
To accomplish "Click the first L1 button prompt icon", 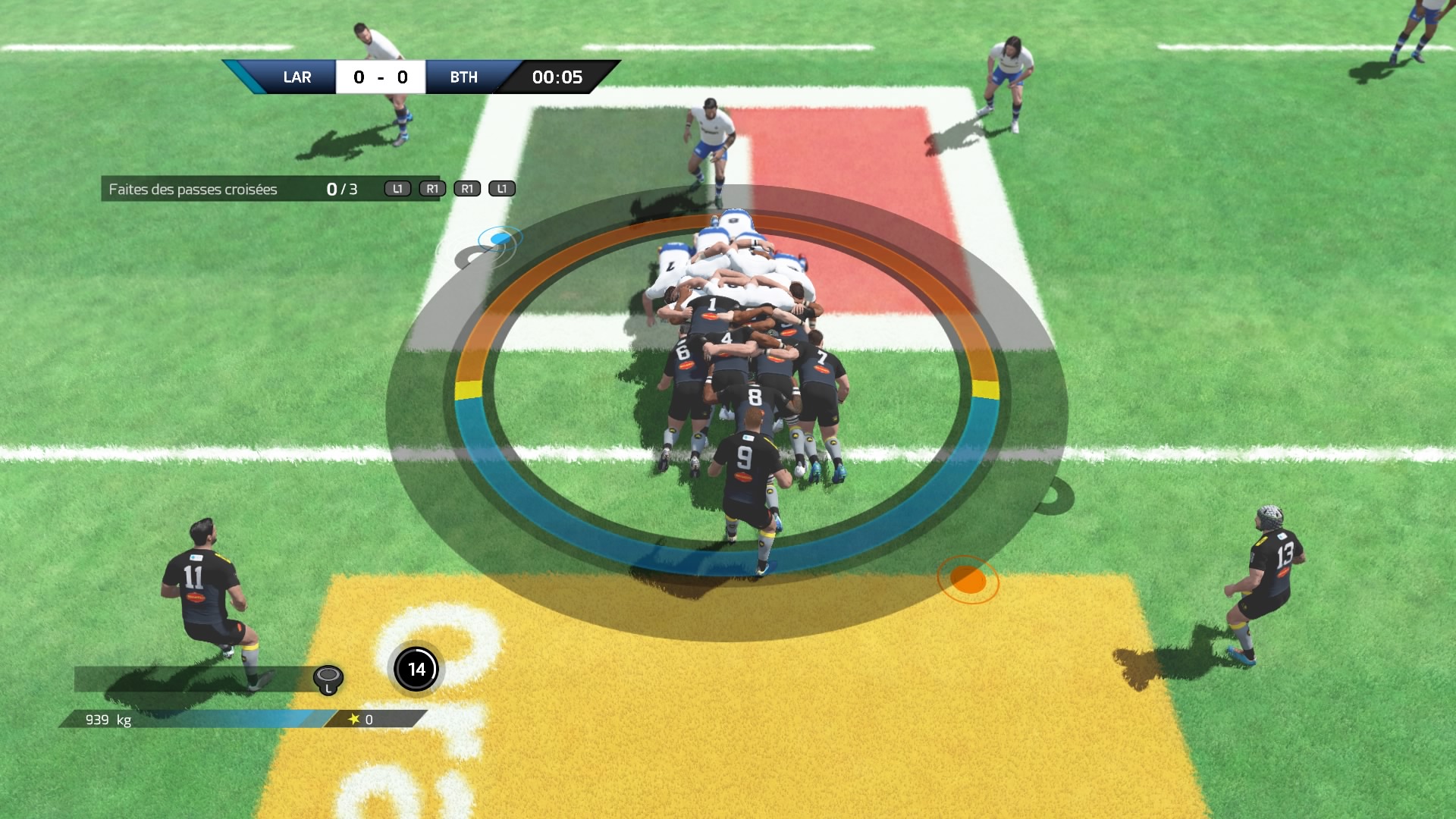I will tap(396, 187).
